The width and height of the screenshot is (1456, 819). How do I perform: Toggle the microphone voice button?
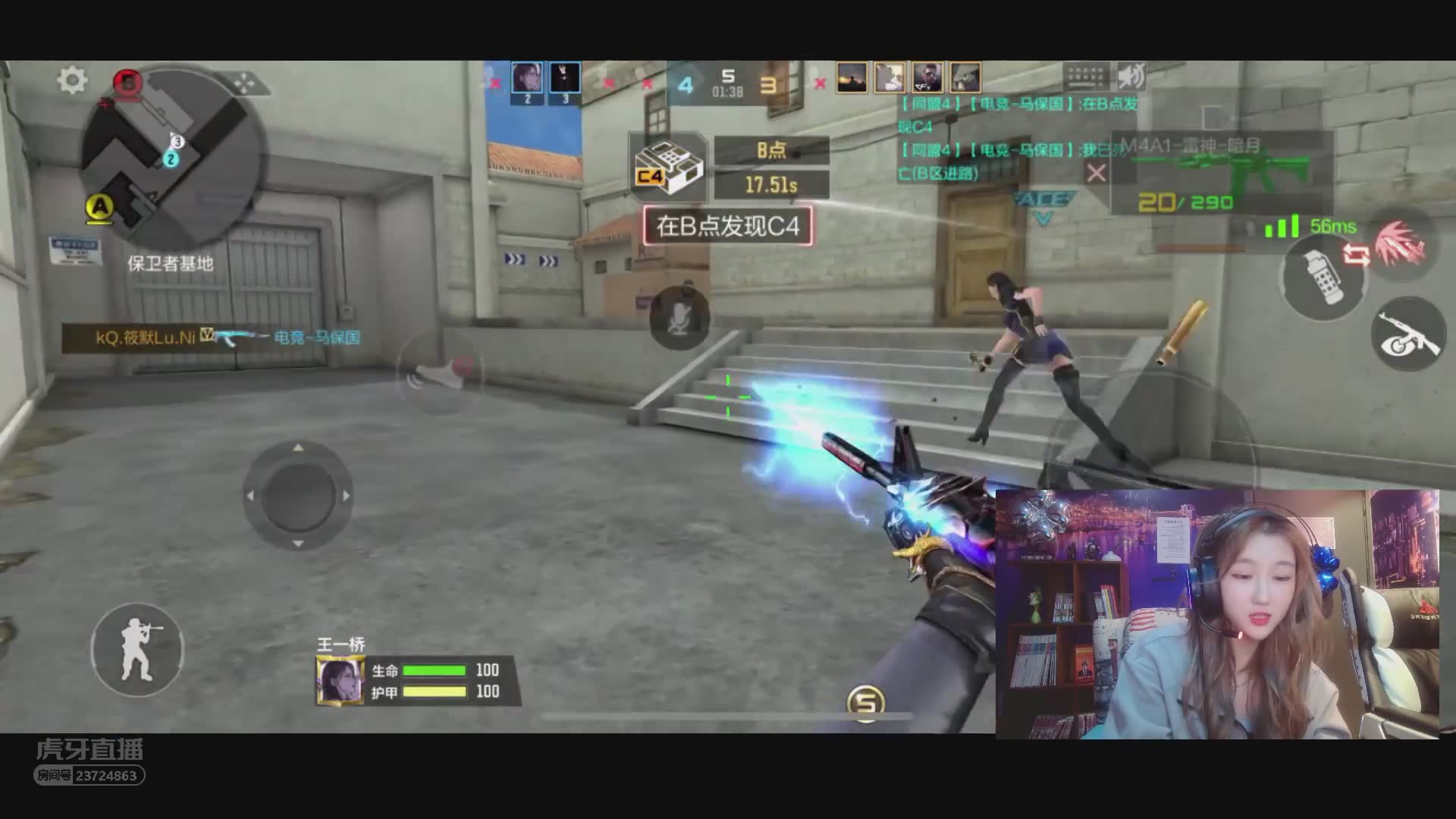pos(679,318)
